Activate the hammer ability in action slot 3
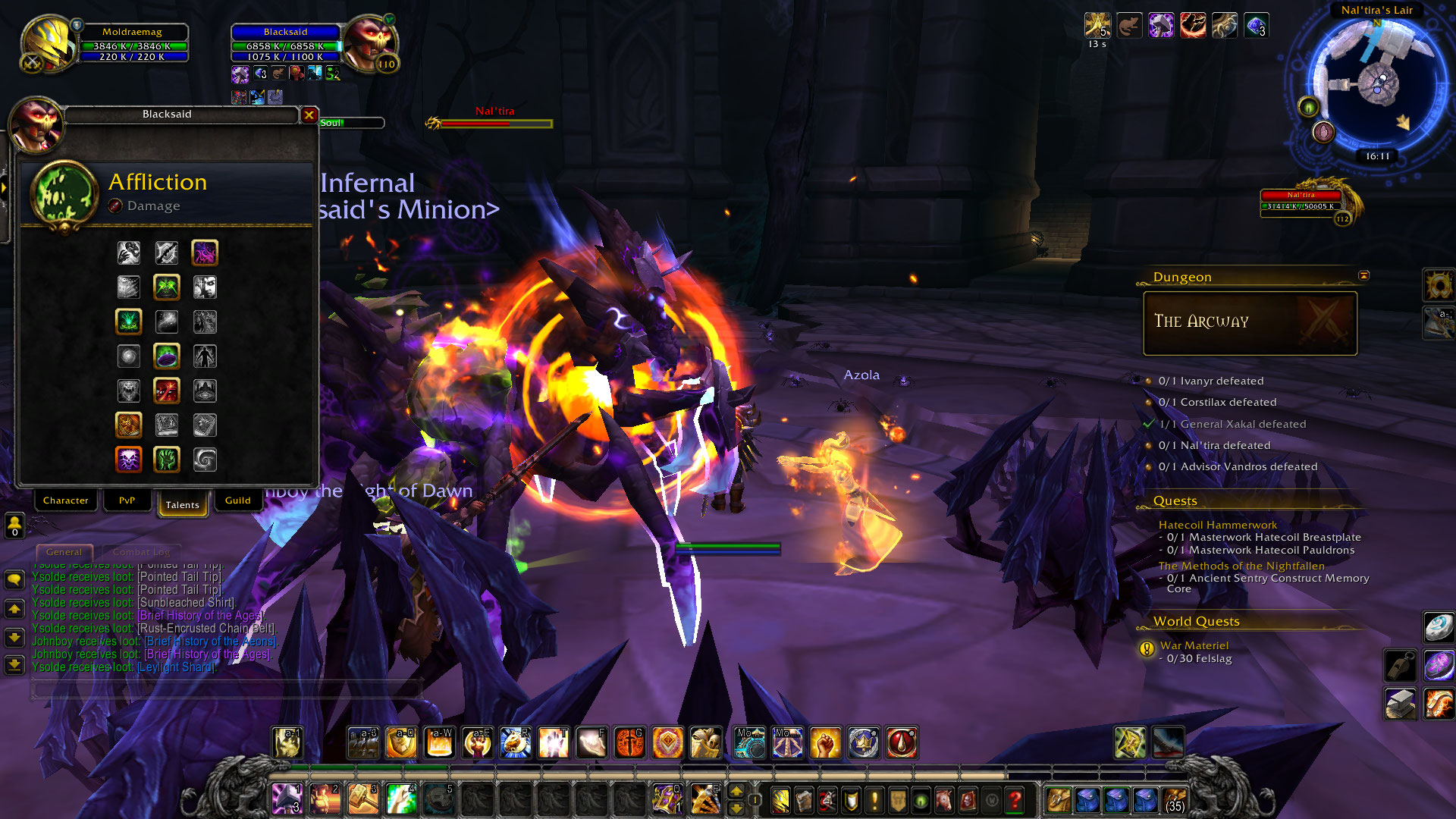This screenshot has width=1456, height=819. [x=363, y=799]
